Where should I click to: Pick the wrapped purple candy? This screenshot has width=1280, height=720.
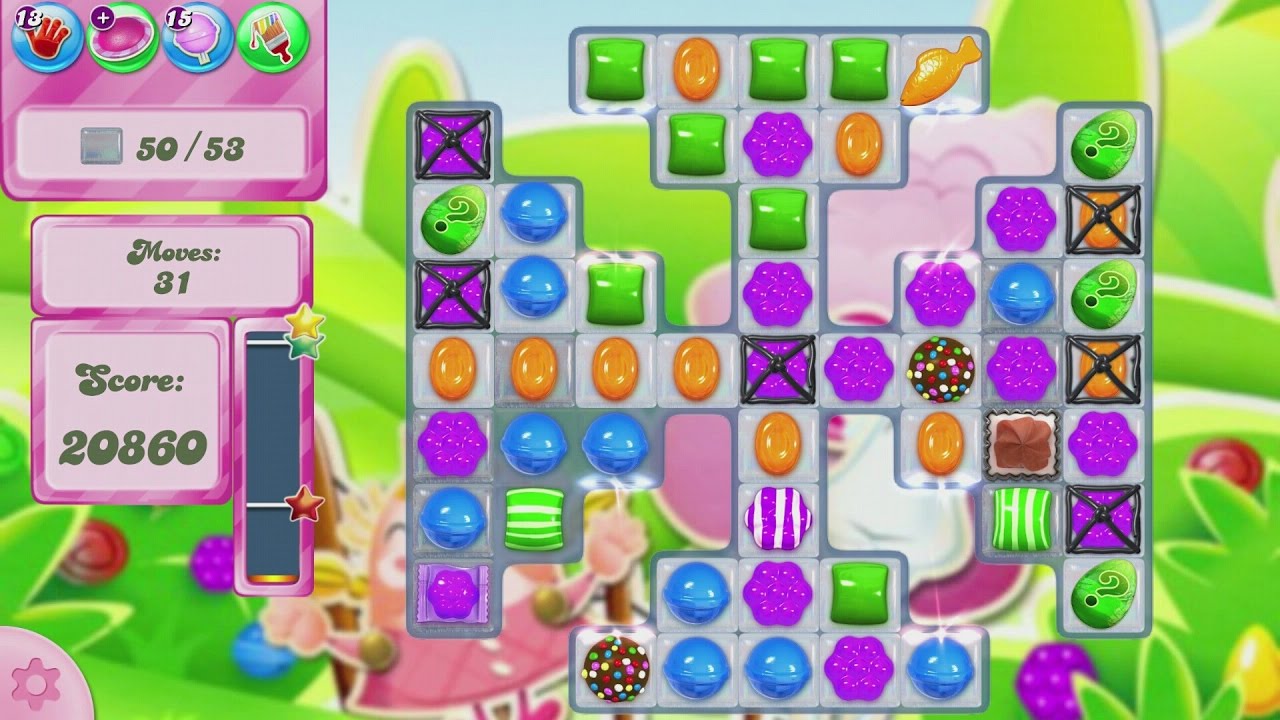(x=452, y=593)
